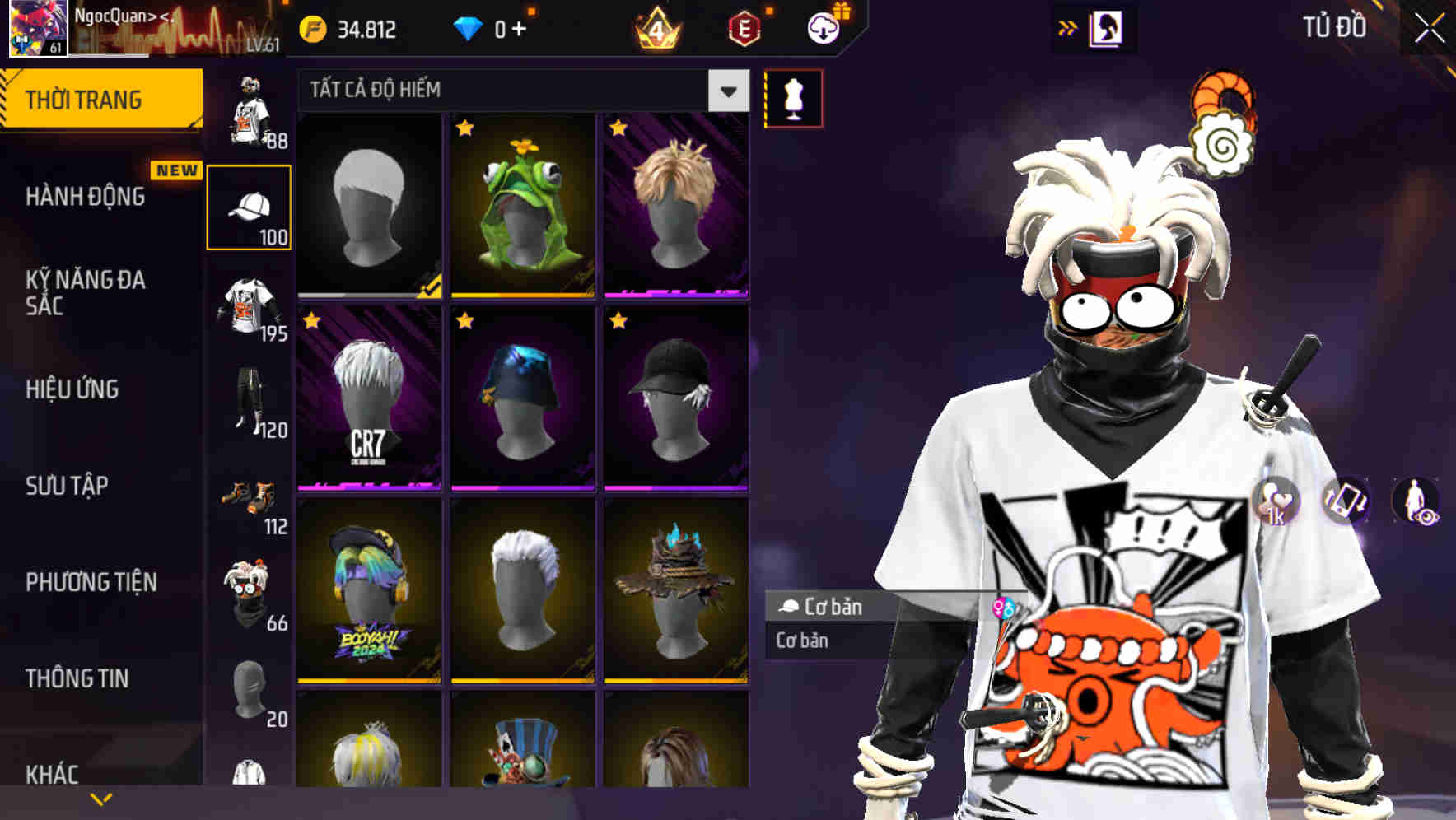Screen dimensions: 1456x820
Task: Expand the downward chevron below KHÁC
Action: pos(100,798)
